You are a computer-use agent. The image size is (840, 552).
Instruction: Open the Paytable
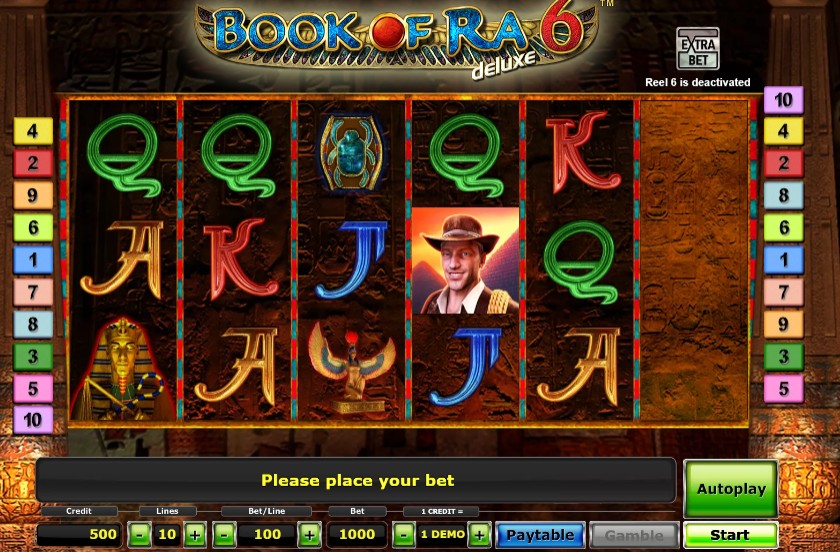[540, 535]
